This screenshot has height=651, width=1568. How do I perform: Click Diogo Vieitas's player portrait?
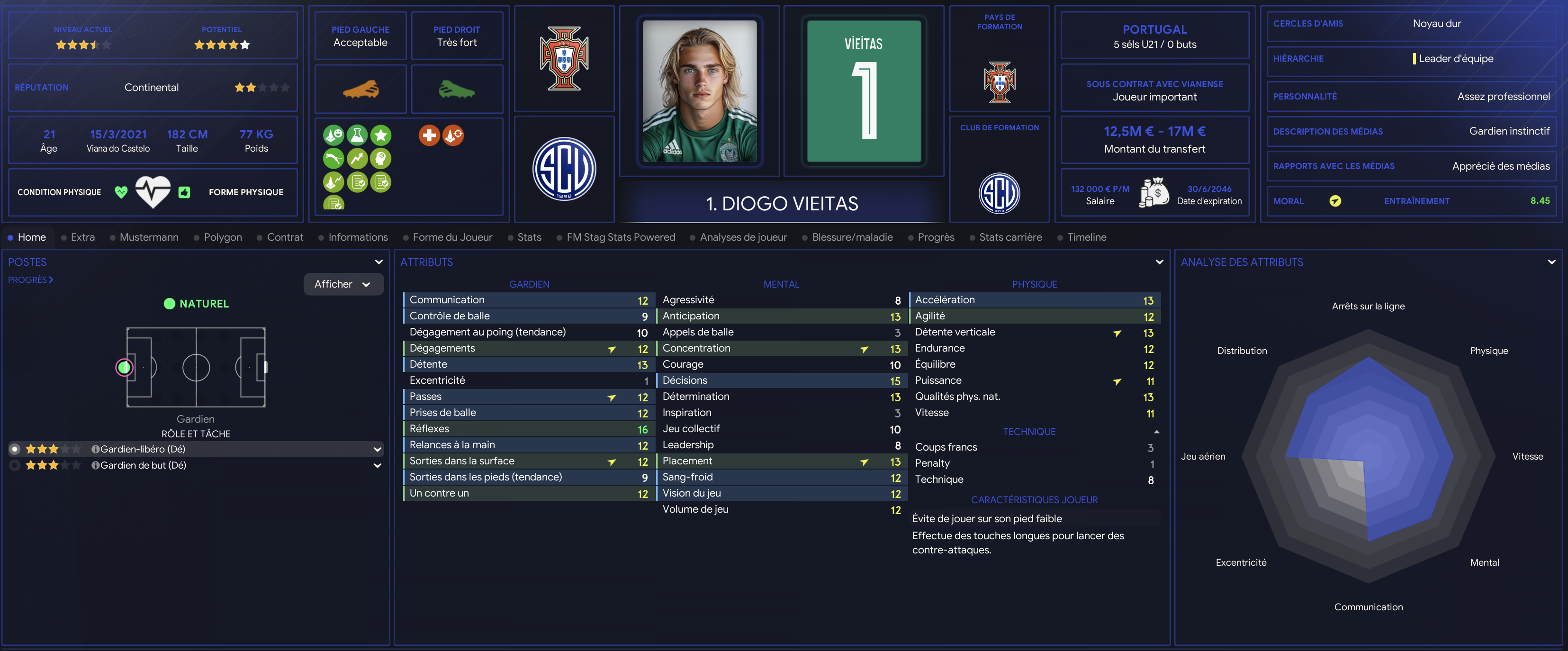699,91
